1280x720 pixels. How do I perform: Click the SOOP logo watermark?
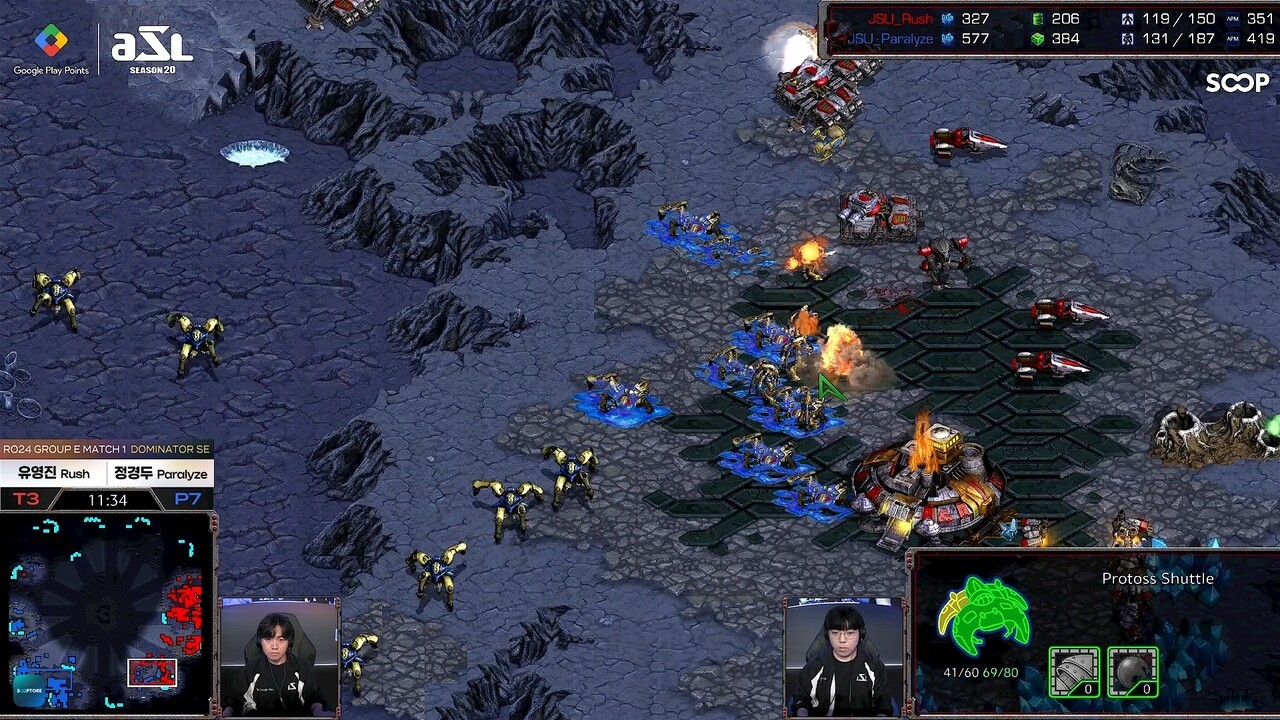(1236, 83)
